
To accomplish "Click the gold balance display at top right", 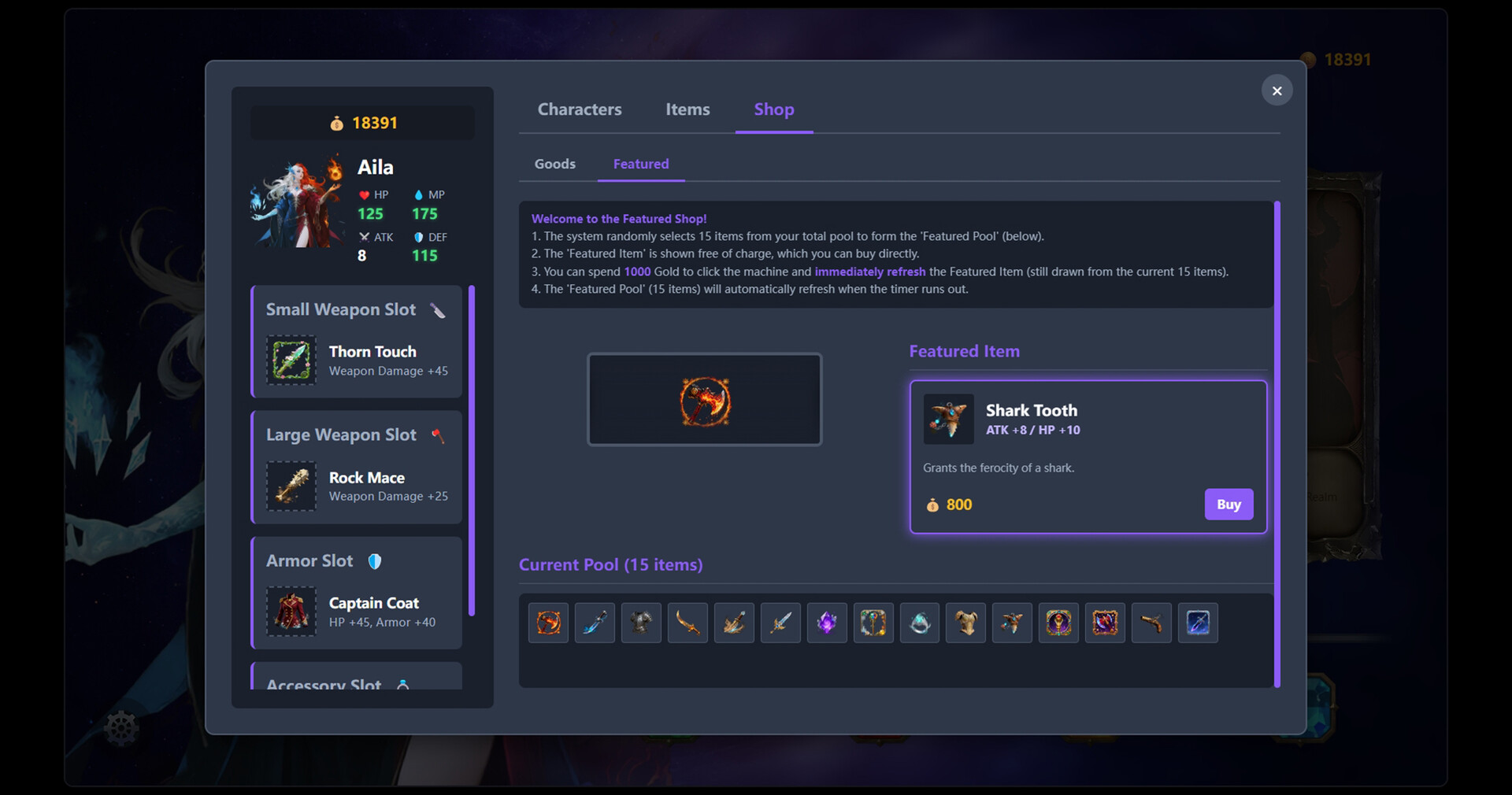I will pyautogui.click(x=1336, y=59).
